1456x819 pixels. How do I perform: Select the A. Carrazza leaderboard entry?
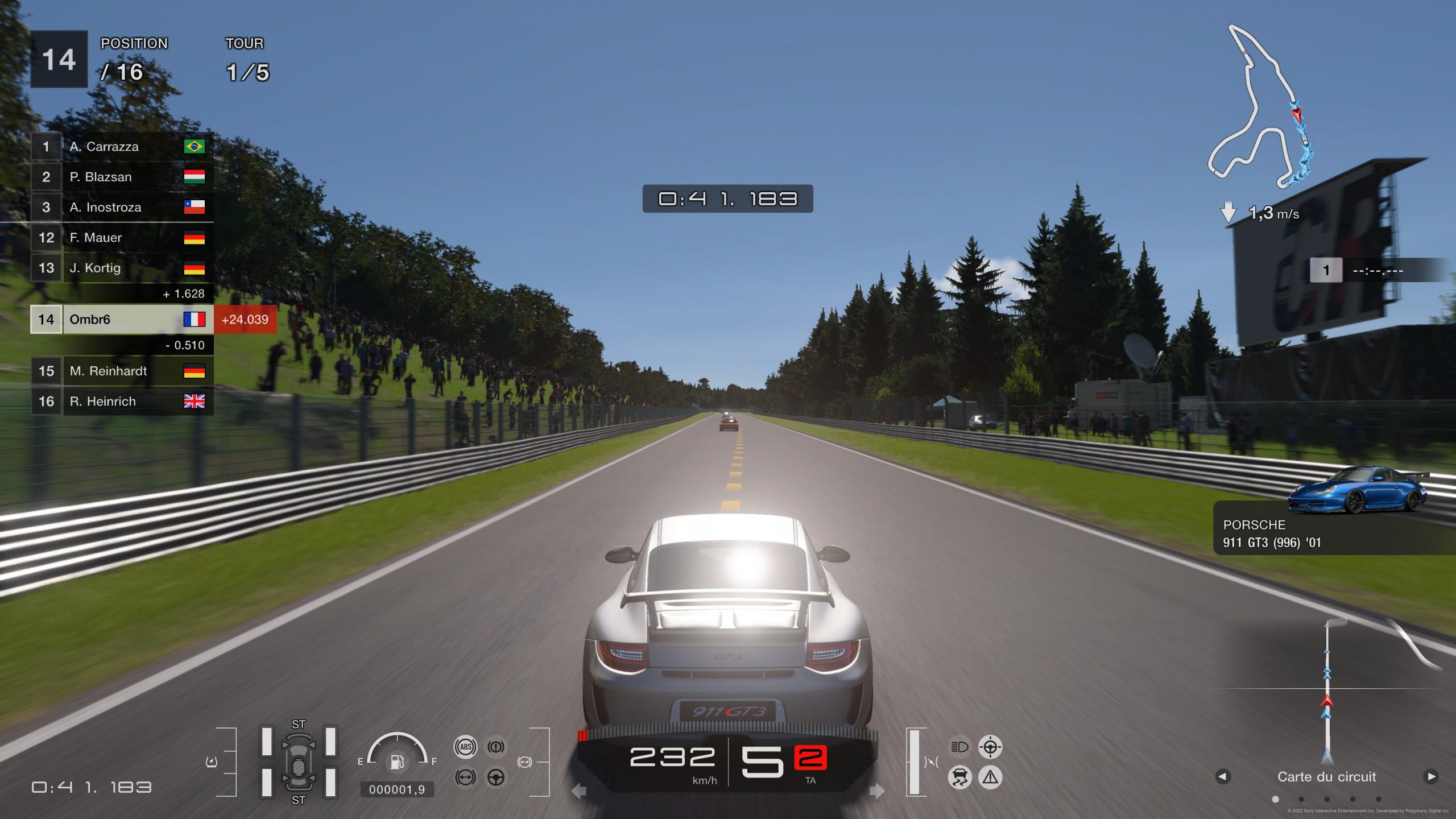(x=122, y=147)
